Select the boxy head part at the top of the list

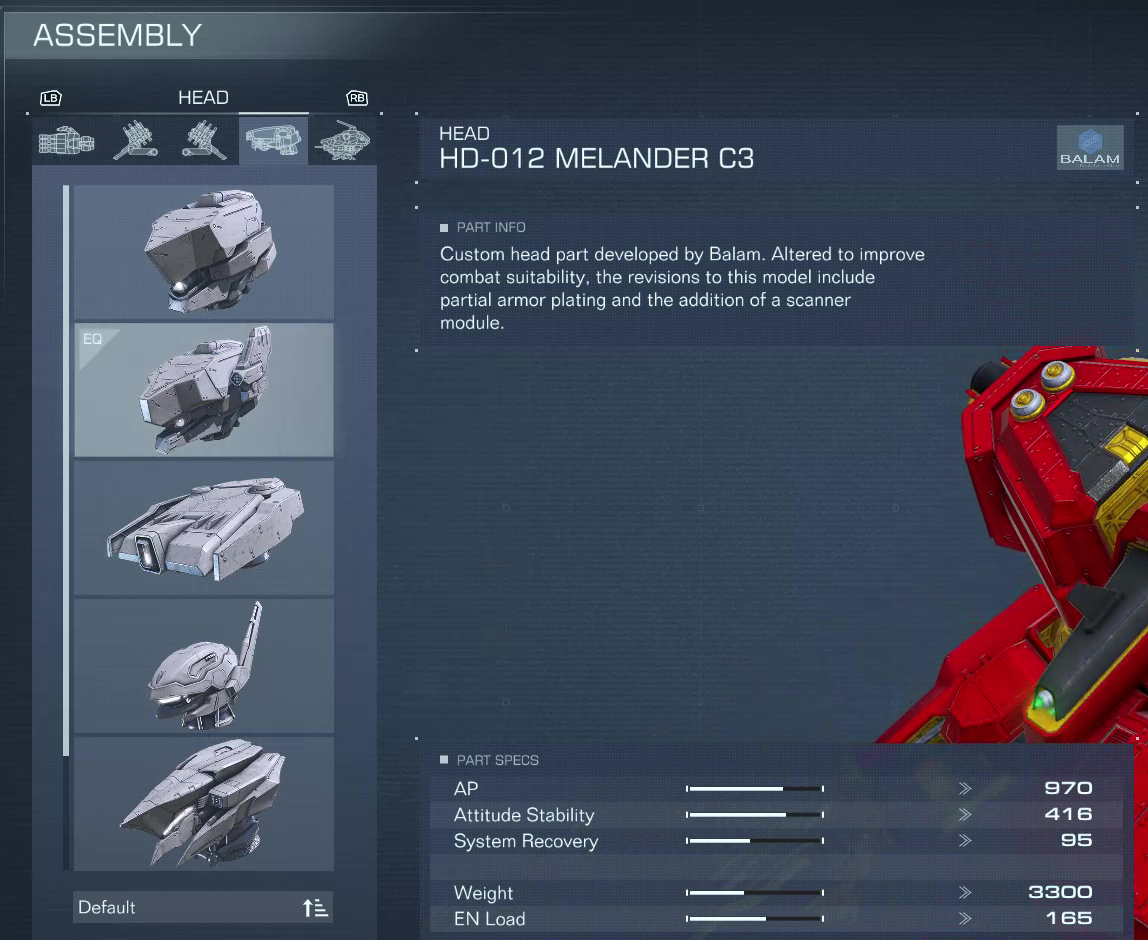click(204, 252)
